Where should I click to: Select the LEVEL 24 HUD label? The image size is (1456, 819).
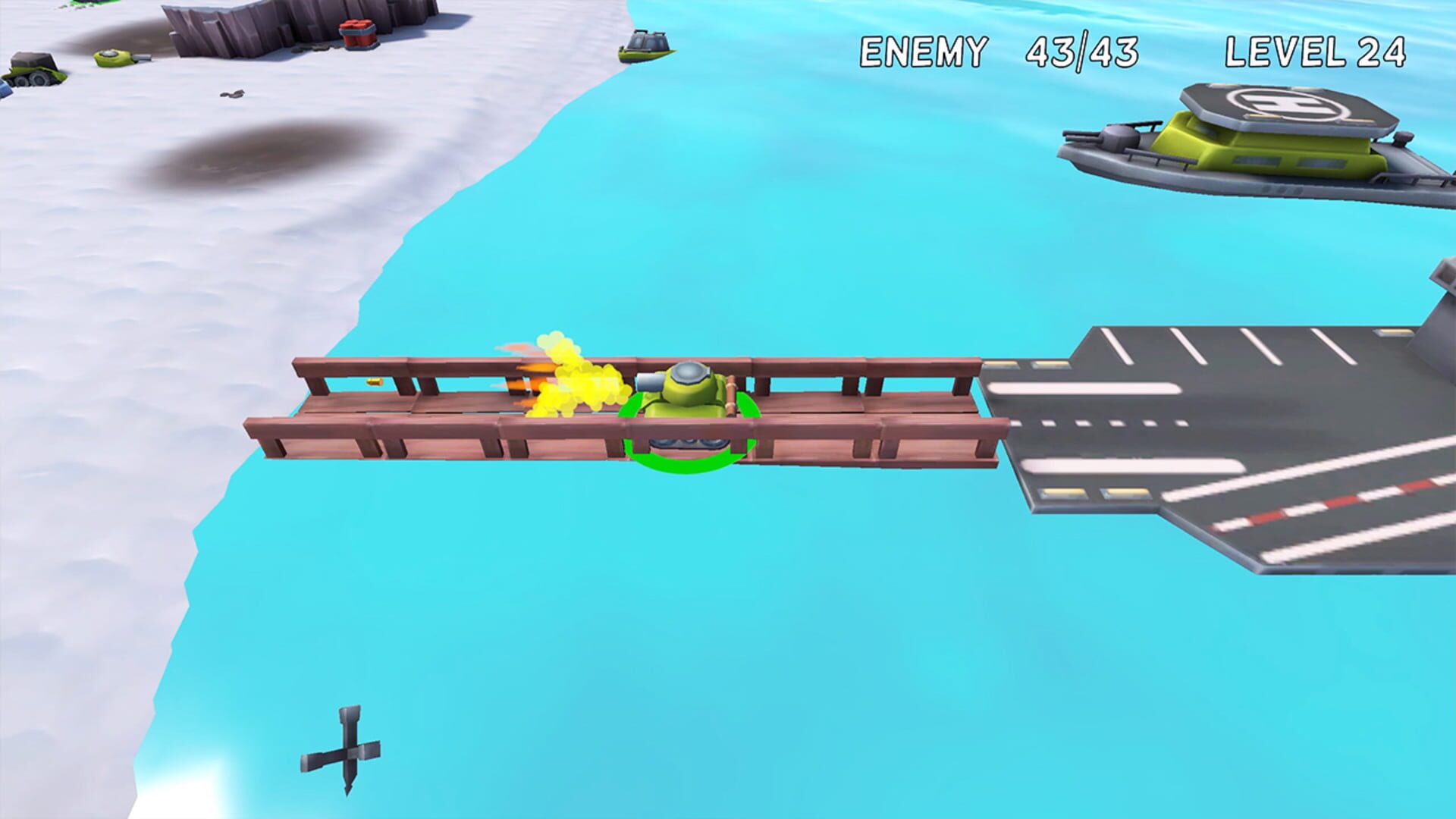click(1316, 50)
